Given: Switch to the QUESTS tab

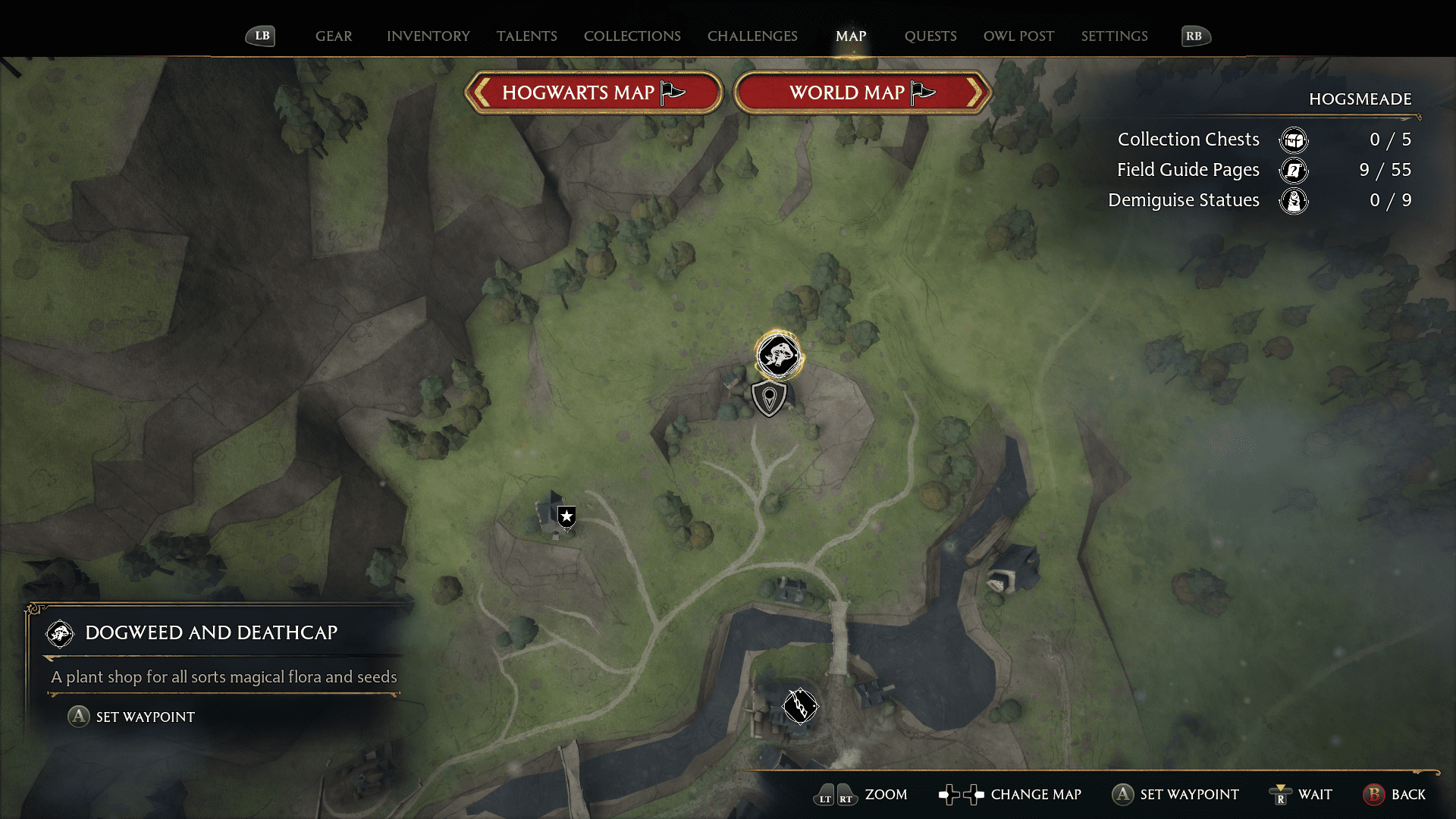Looking at the screenshot, I should pyautogui.click(x=930, y=36).
